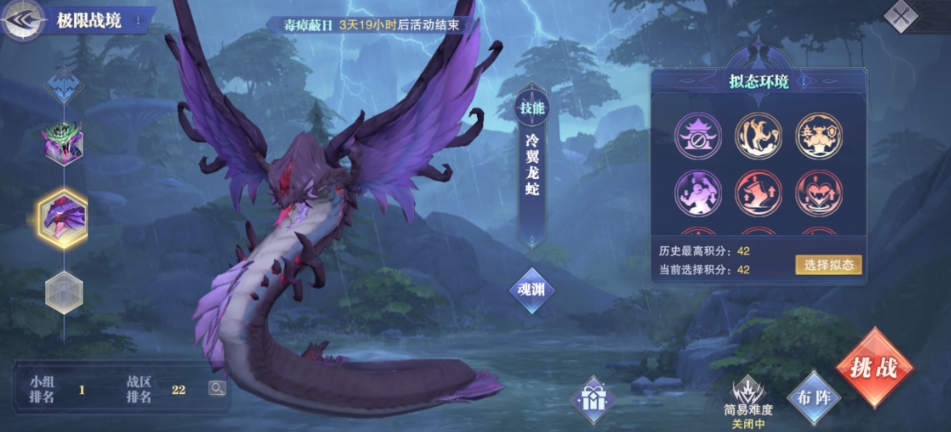The width and height of the screenshot is (951, 432).
Task: Click the blue diamond at the boss list top
Action: [x=62, y=85]
